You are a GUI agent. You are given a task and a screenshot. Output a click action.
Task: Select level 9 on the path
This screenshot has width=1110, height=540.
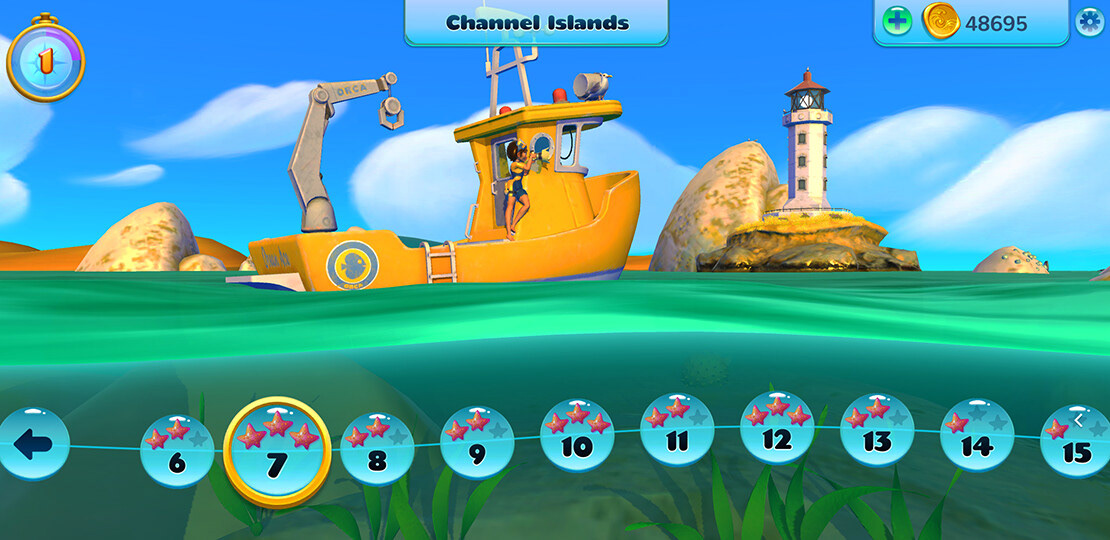point(477,443)
